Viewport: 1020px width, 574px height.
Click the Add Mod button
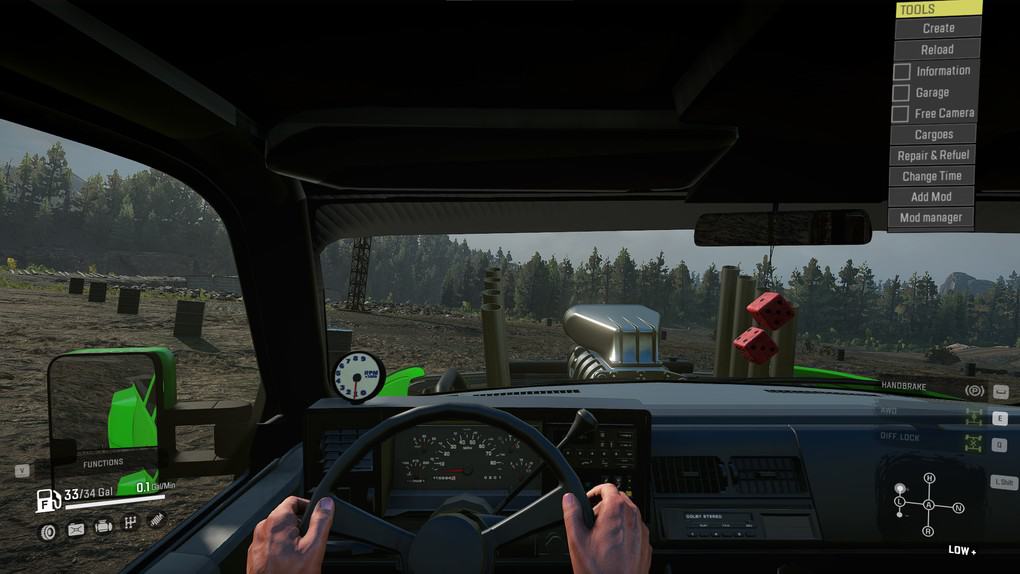point(931,197)
